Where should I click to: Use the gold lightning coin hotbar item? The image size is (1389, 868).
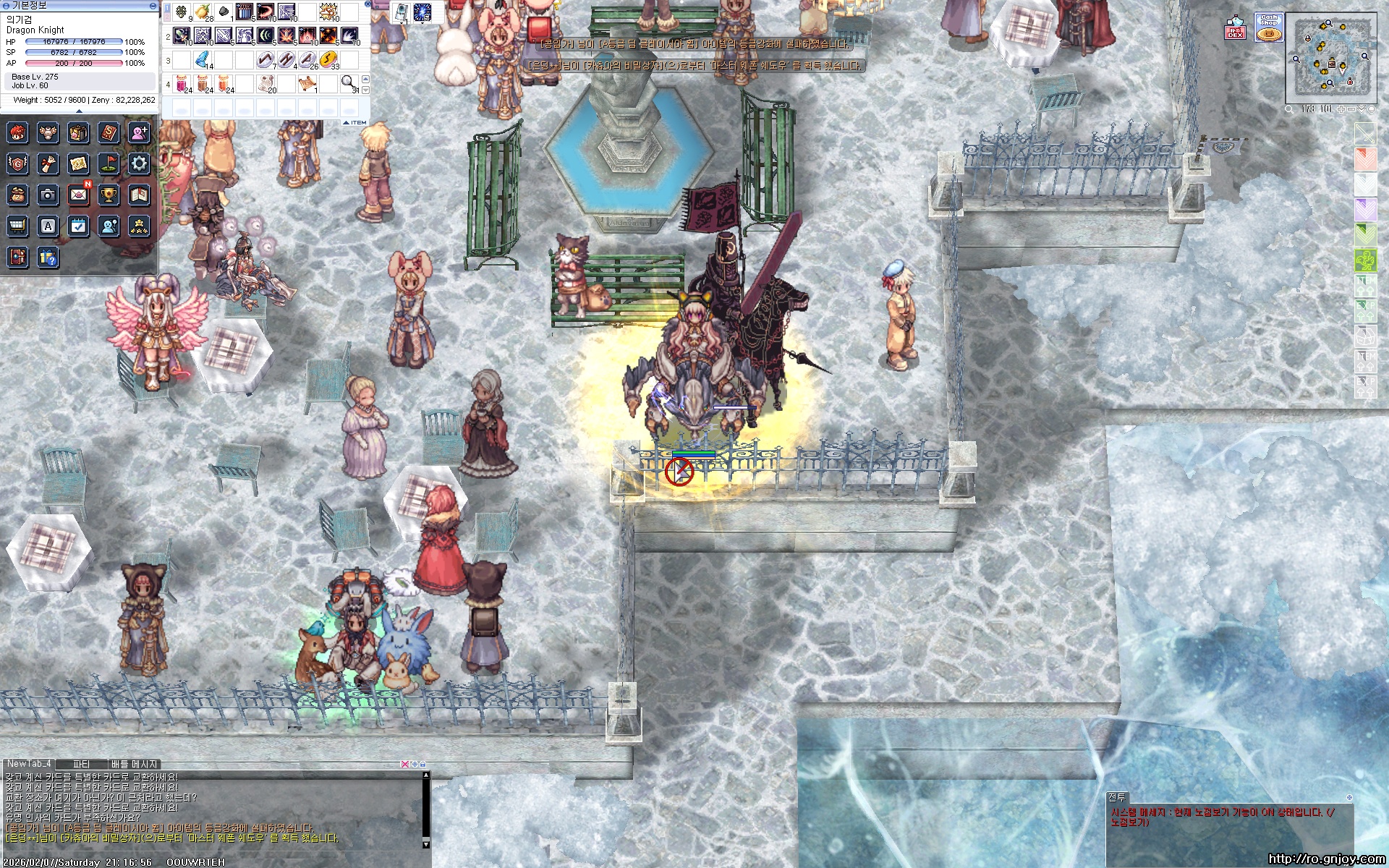pyautogui.click(x=328, y=59)
